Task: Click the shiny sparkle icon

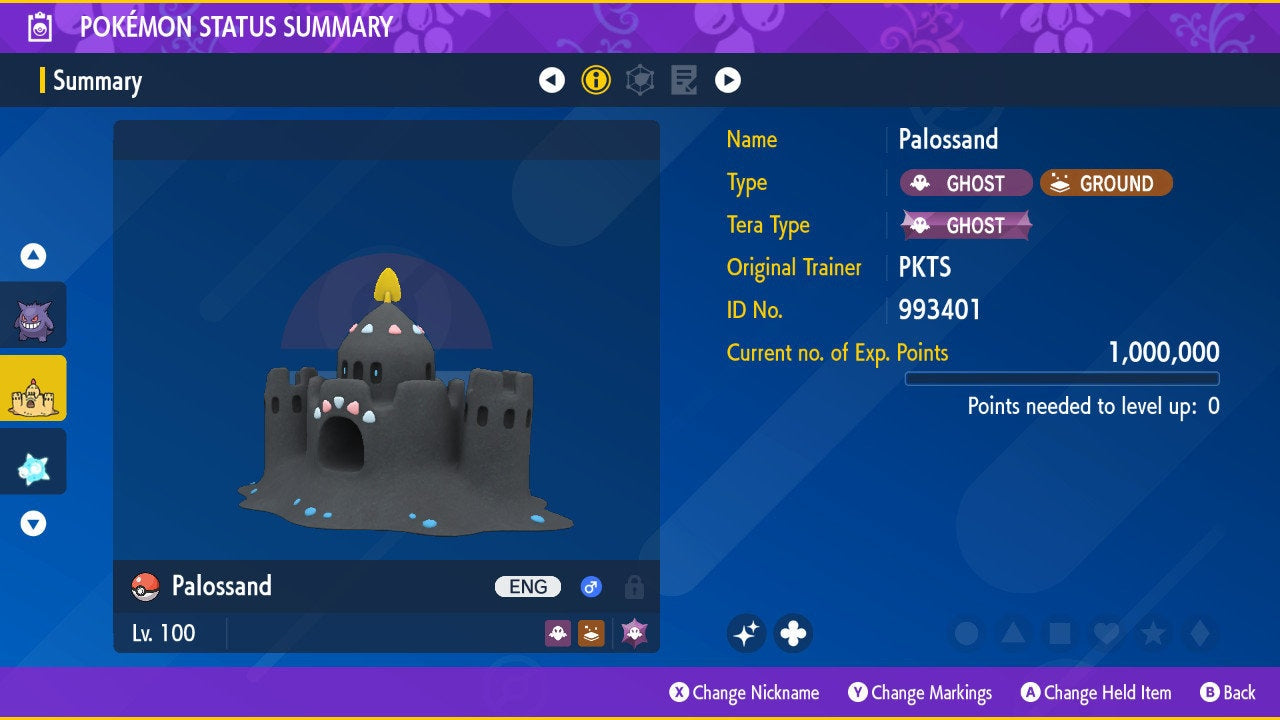Action: click(x=746, y=633)
